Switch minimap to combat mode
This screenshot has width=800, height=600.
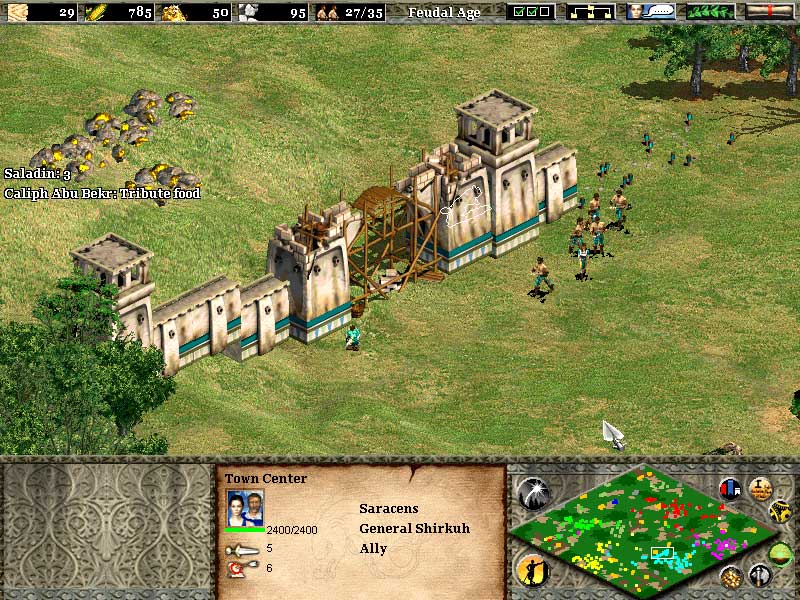tap(760, 575)
